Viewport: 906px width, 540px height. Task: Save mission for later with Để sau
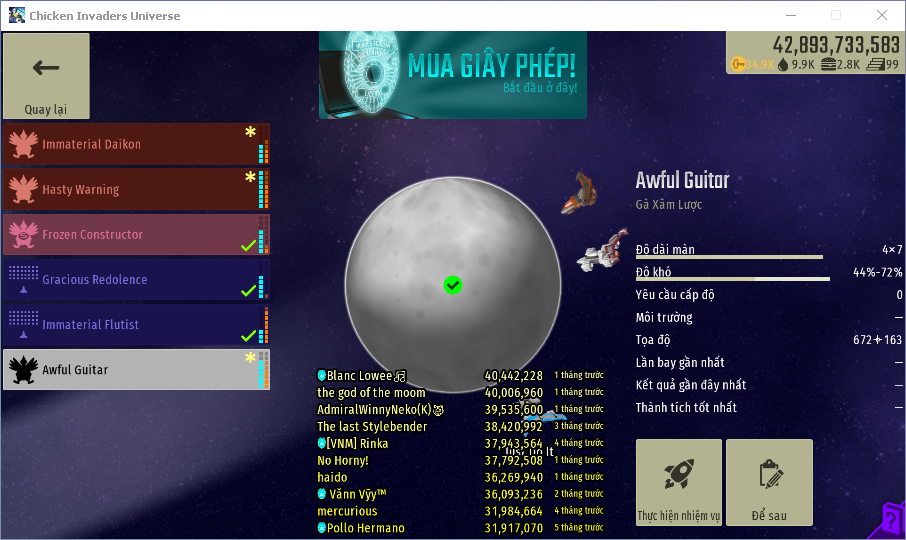tap(769, 482)
